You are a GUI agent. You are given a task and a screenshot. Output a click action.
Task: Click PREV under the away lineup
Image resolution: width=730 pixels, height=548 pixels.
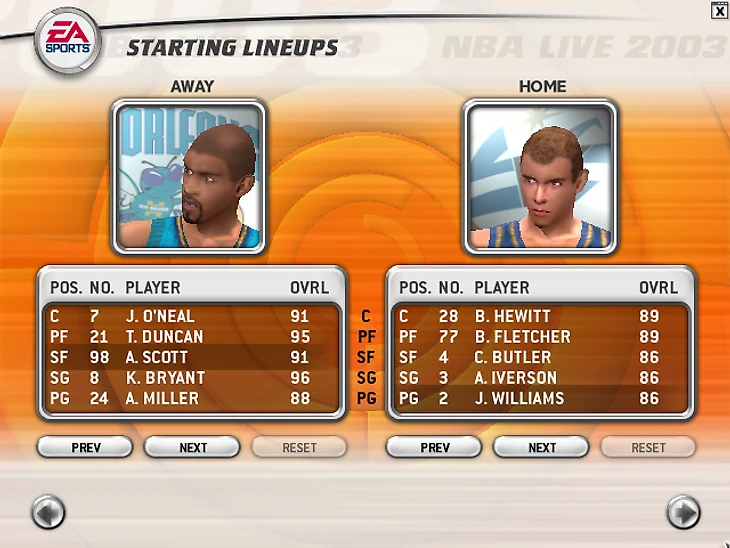(x=86, y=447)
